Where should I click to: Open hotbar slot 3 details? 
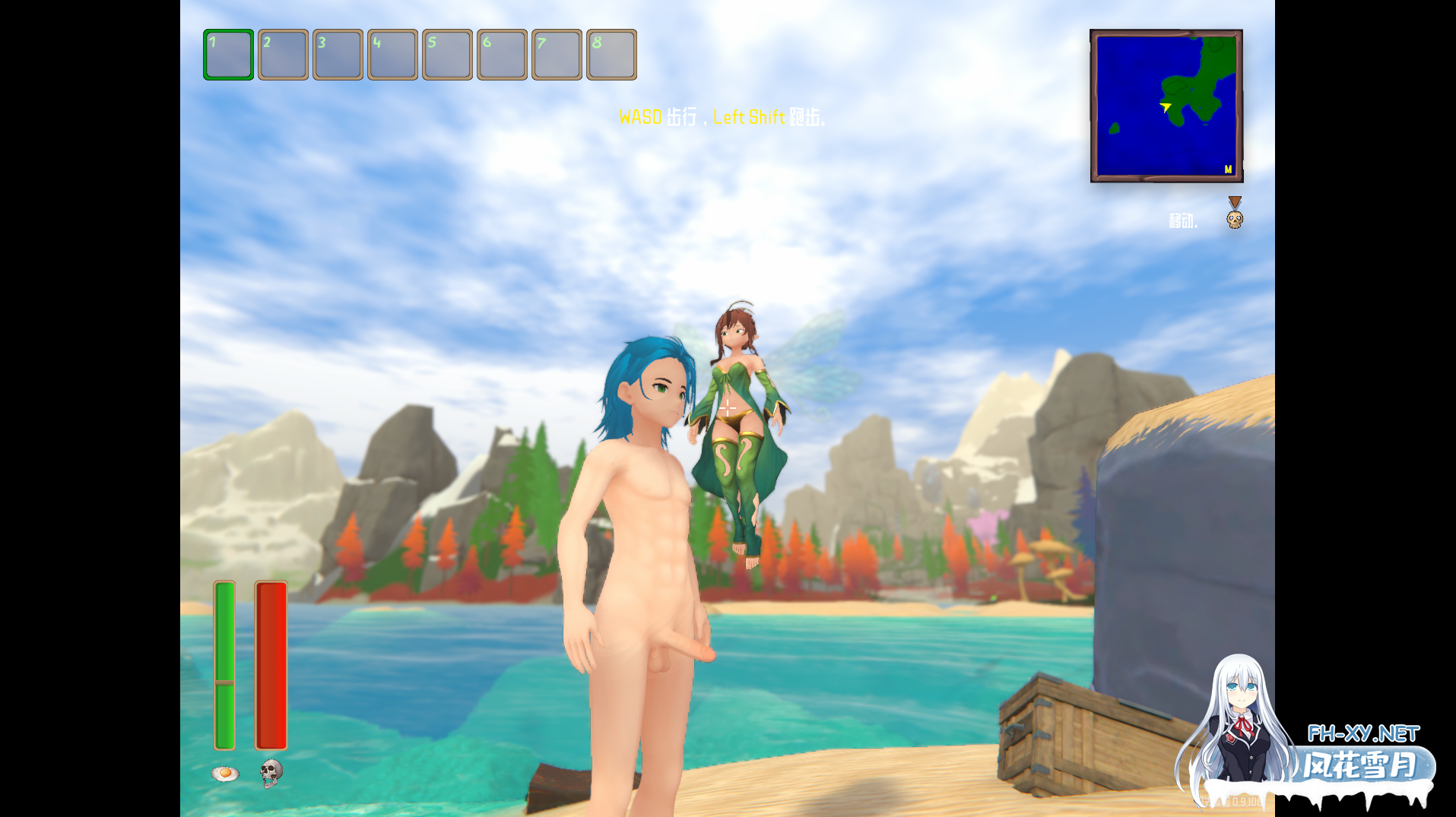point(337,54)
